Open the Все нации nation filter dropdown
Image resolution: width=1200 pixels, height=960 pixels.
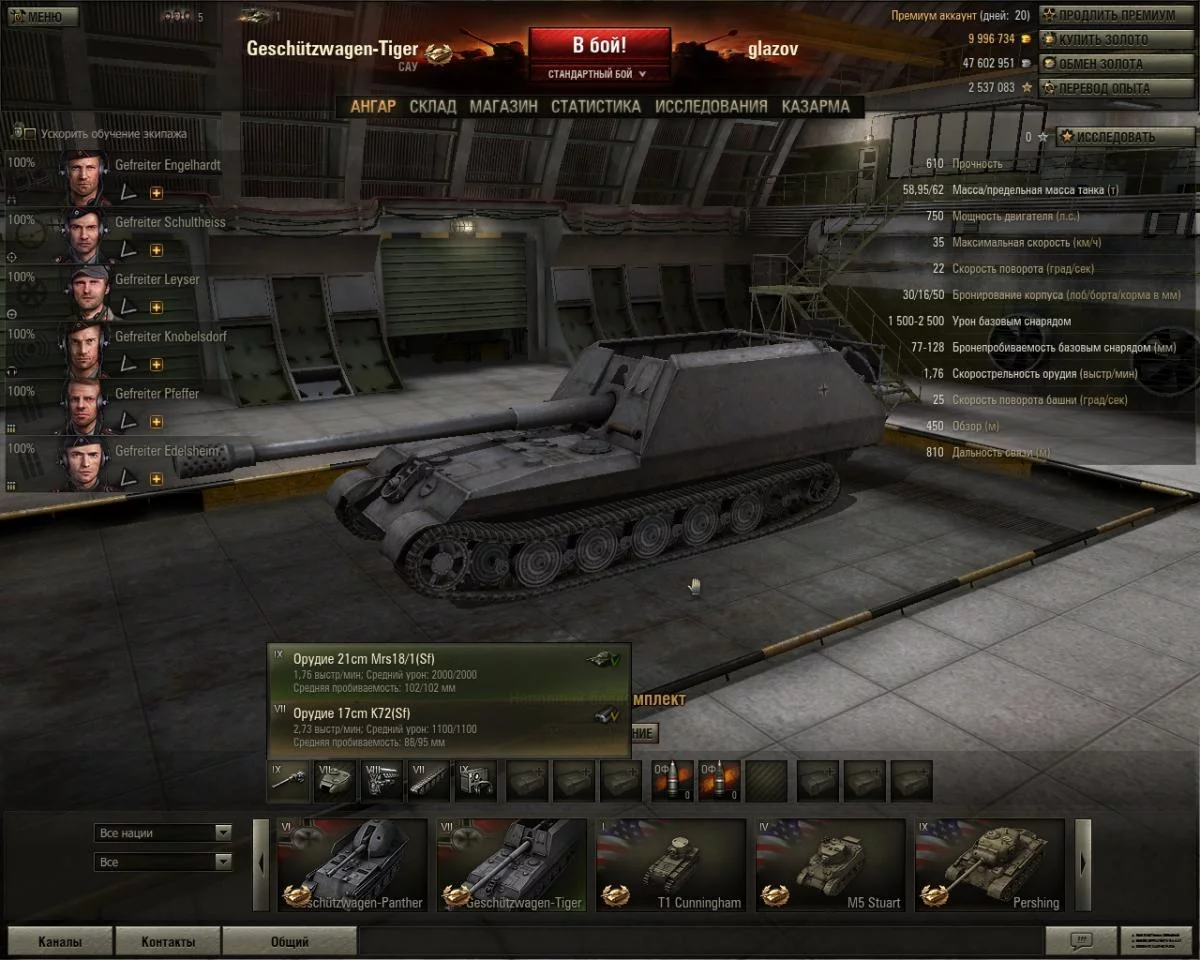coord(164,833)
